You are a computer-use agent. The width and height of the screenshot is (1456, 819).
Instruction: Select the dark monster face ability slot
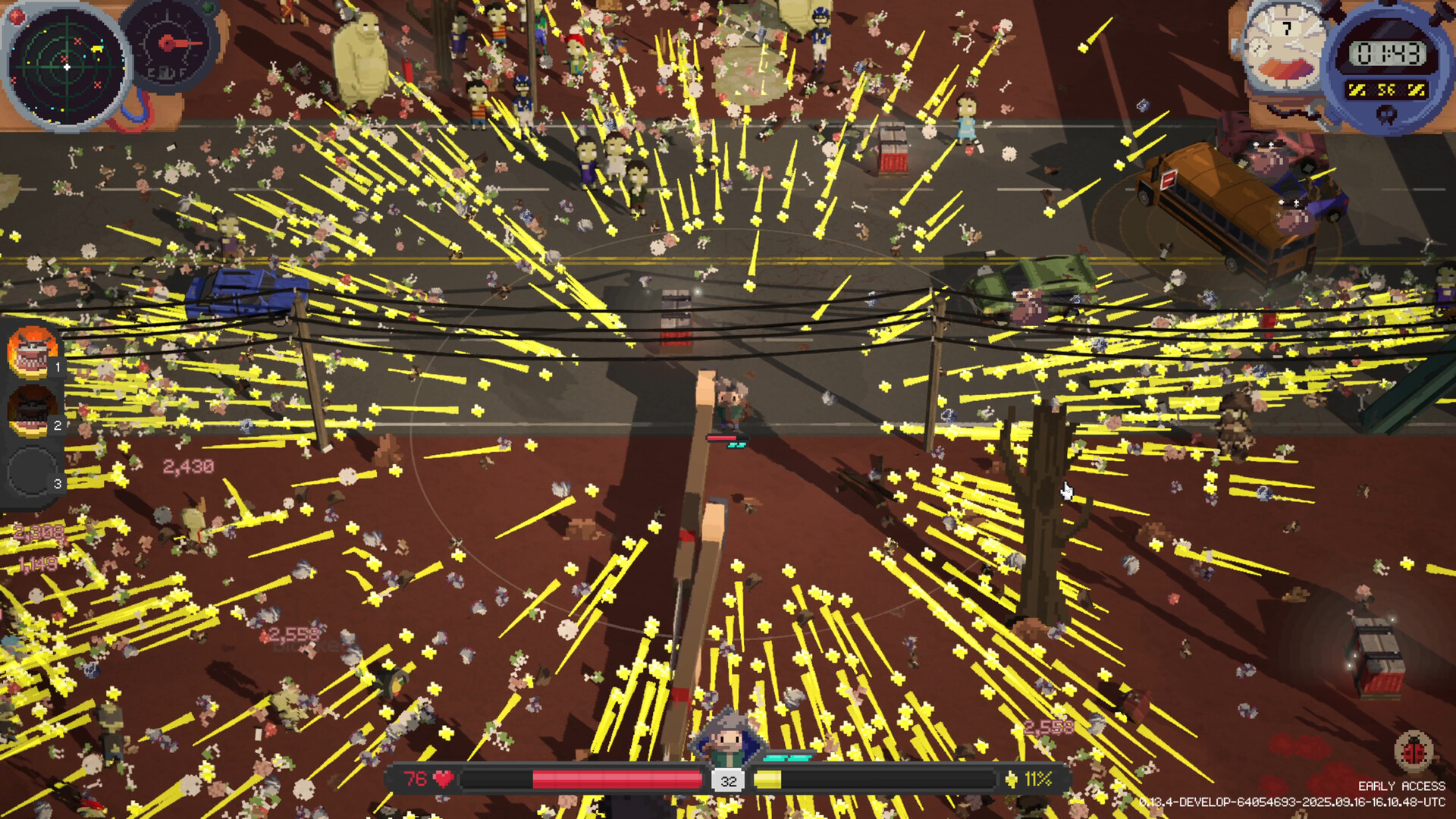coord(32,411)
